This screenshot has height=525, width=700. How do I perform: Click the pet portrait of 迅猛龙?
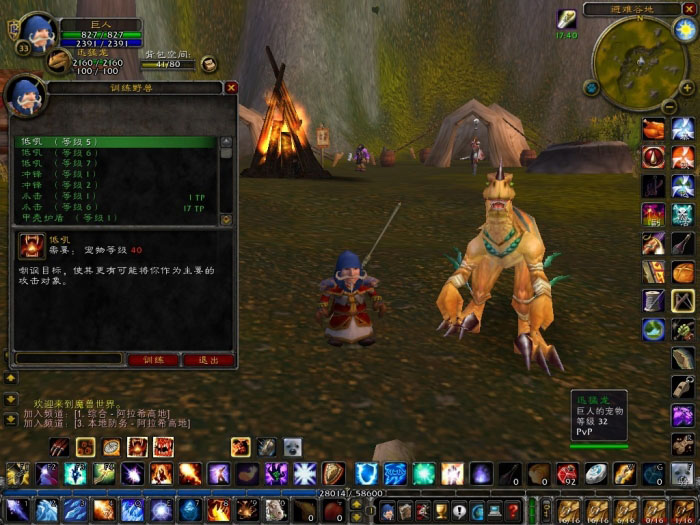[x=59, y=62]
